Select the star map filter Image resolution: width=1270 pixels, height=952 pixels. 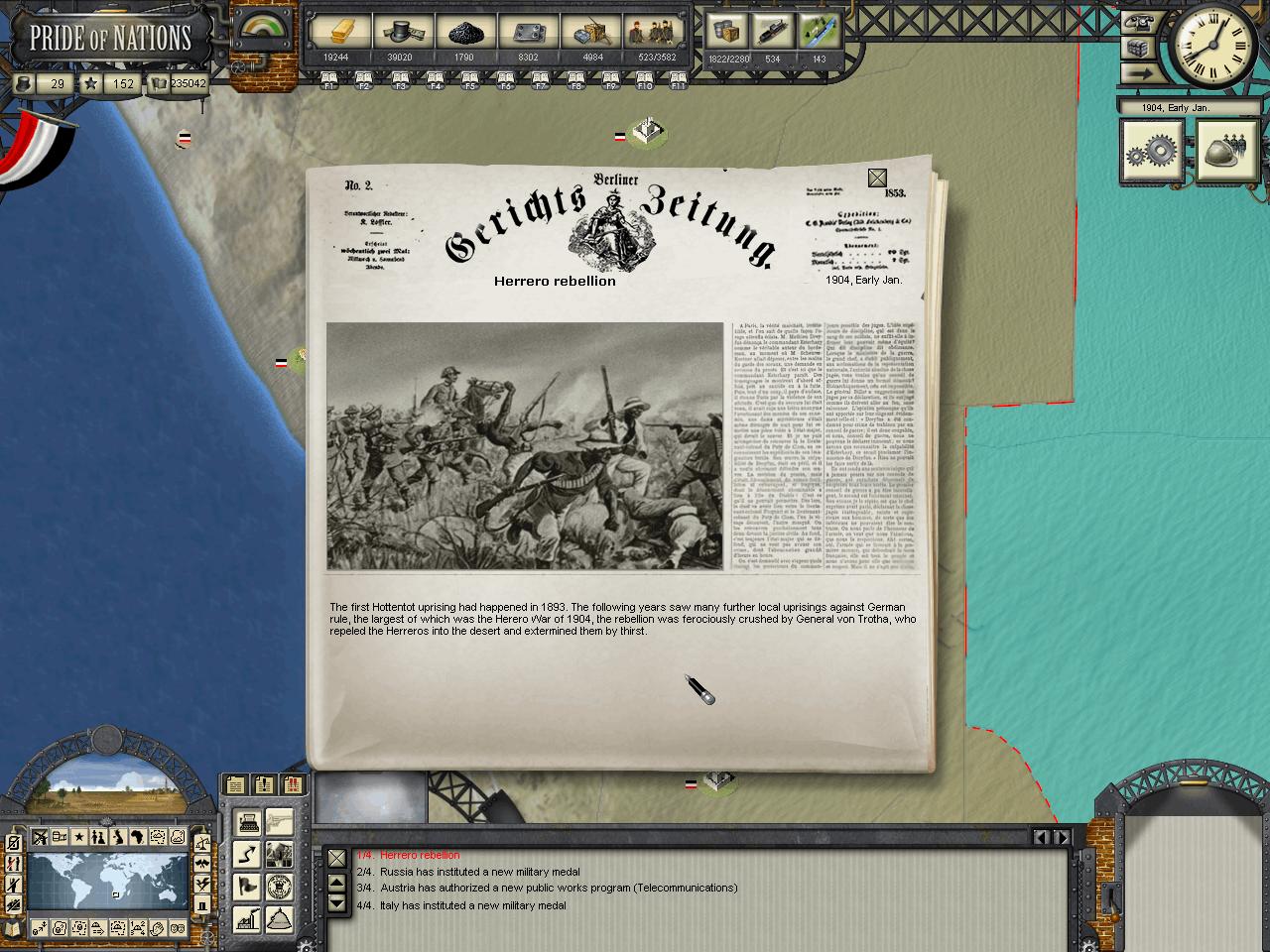79,837
